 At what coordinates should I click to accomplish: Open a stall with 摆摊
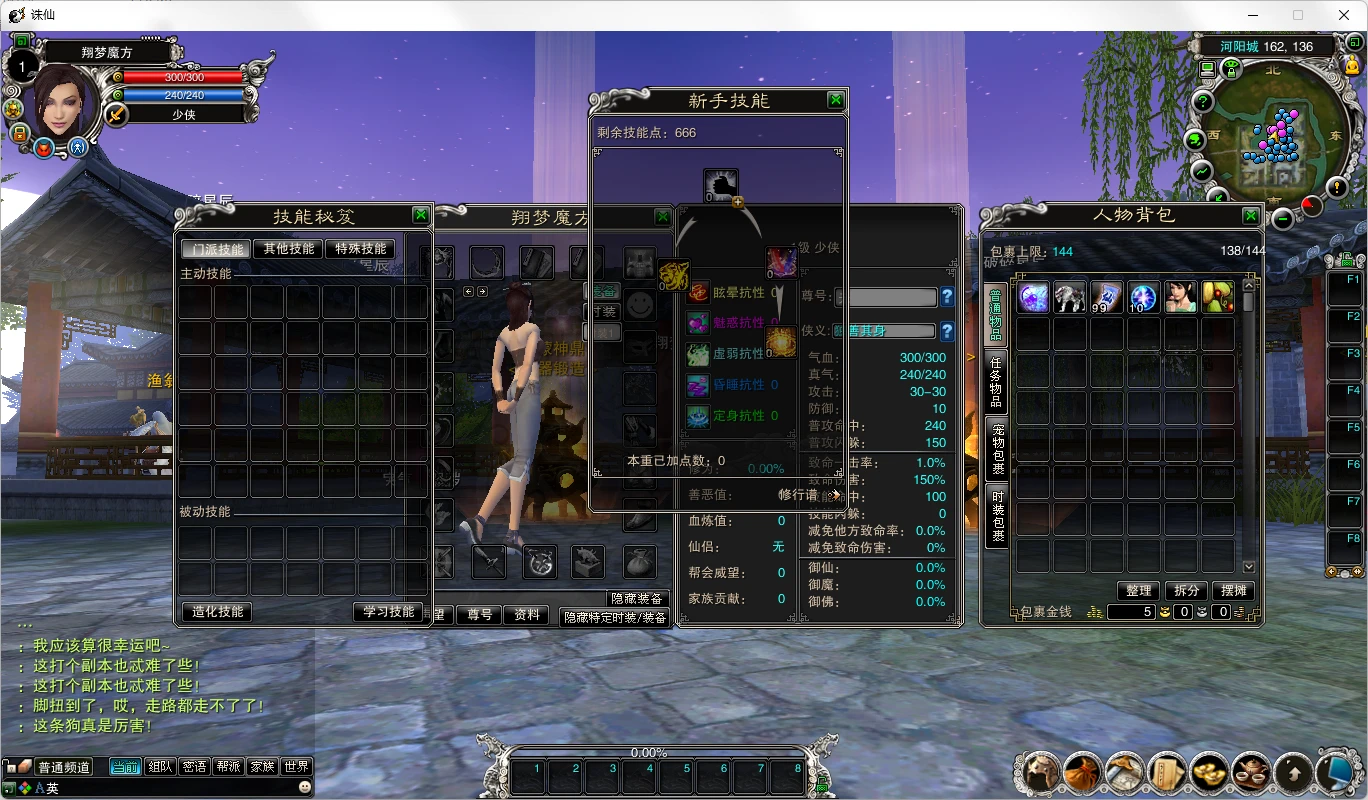tap(1234, 591)
